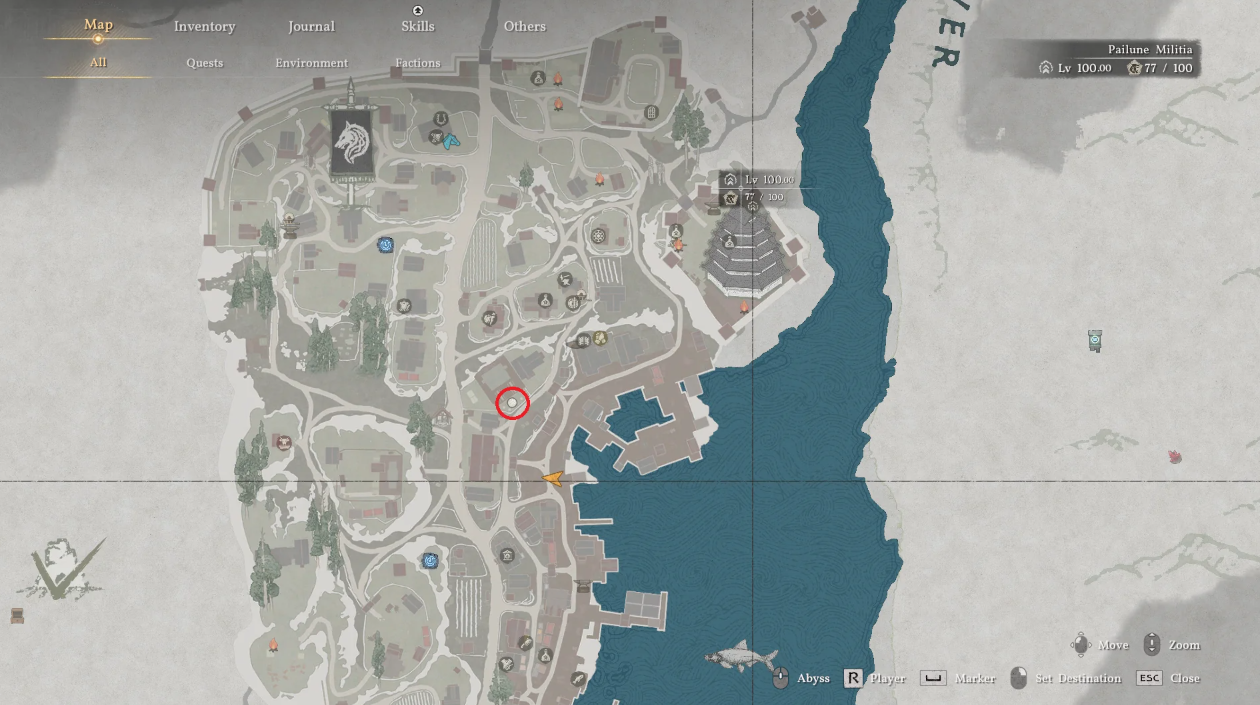Select the All map filter
The image size is (1260, 705).
coord(98,63)
